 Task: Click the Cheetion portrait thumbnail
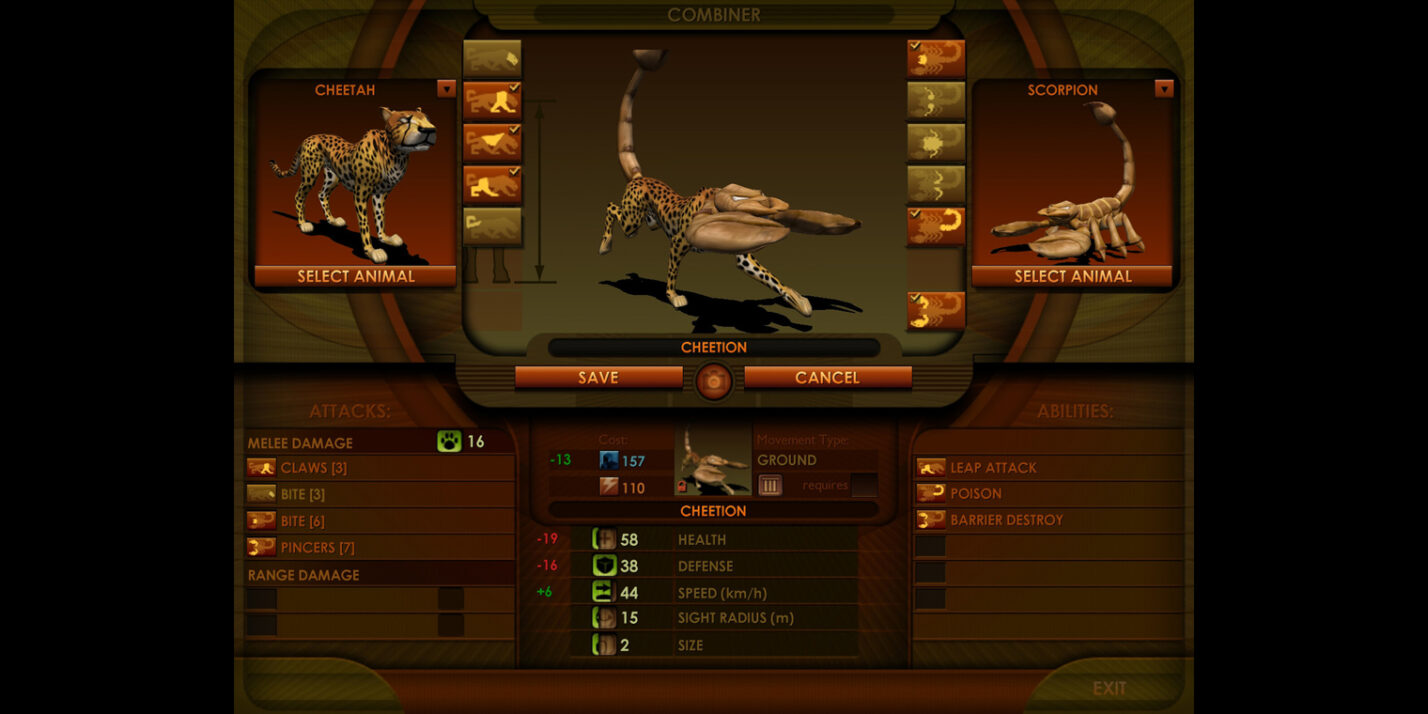tap(713, 462)
